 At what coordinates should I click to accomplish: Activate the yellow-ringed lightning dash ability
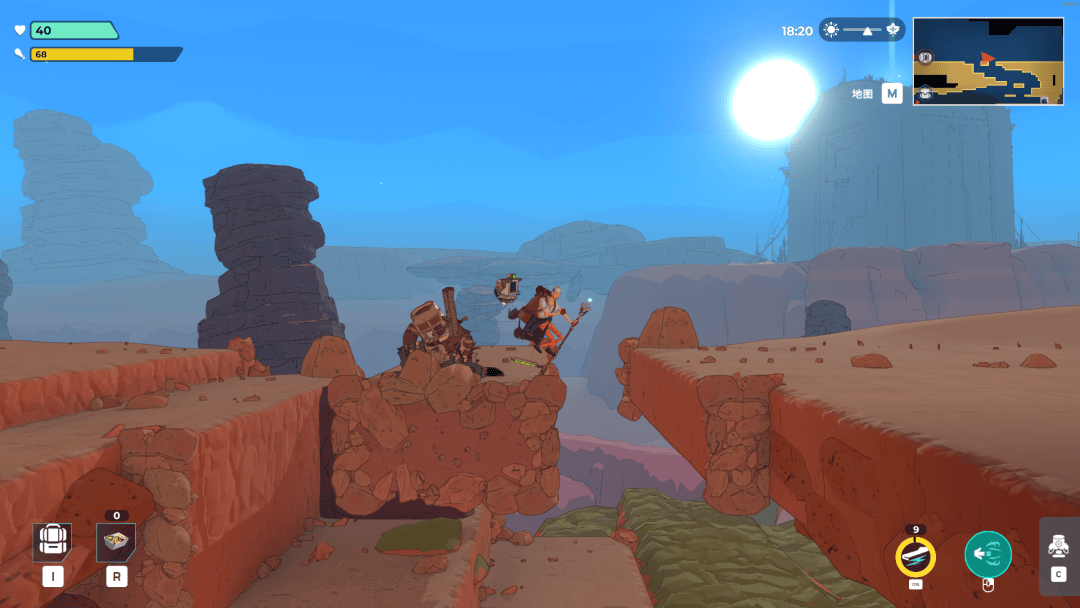tap(915, 556)
